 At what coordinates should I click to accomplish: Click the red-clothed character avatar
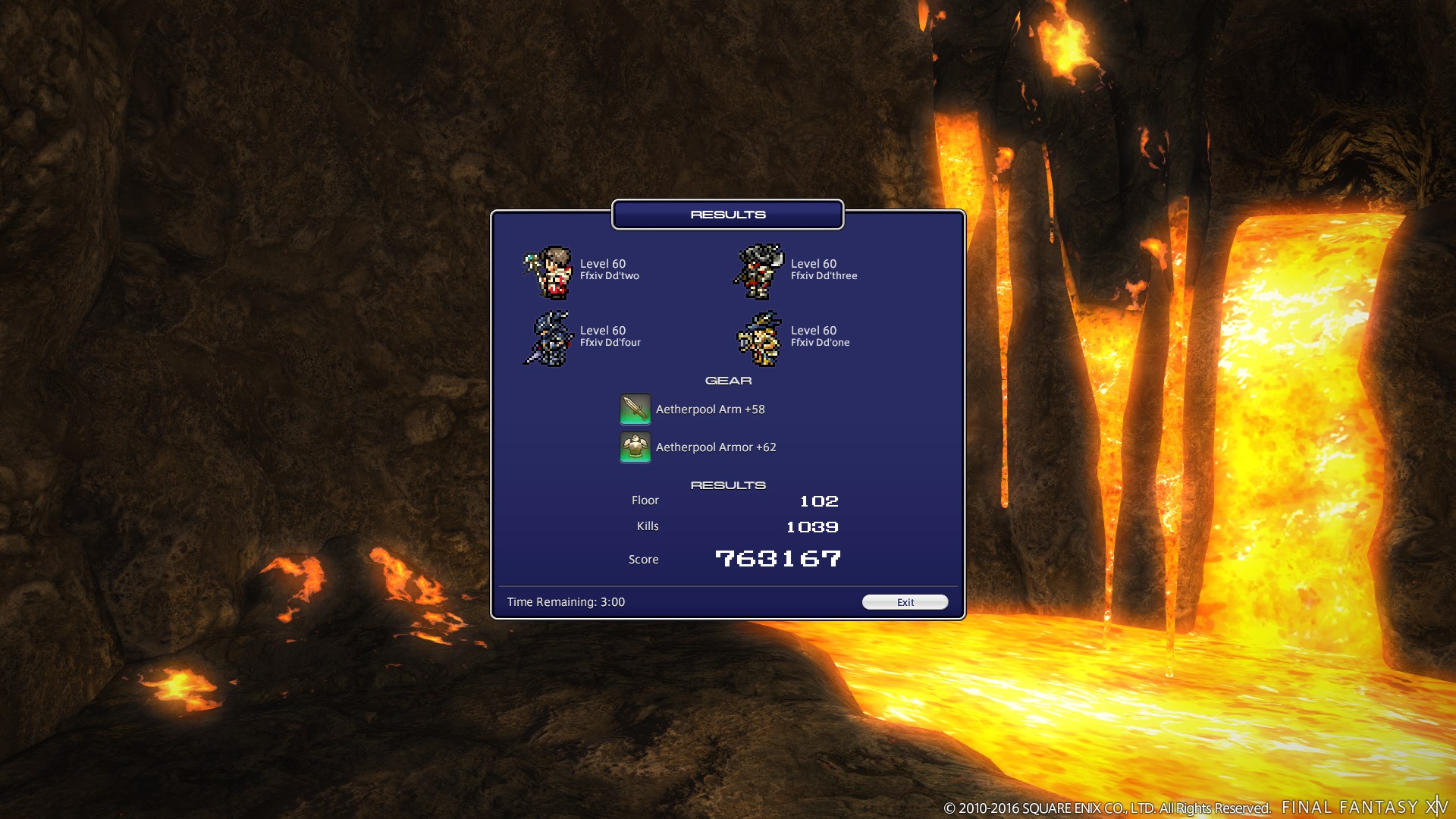point(553,273)
